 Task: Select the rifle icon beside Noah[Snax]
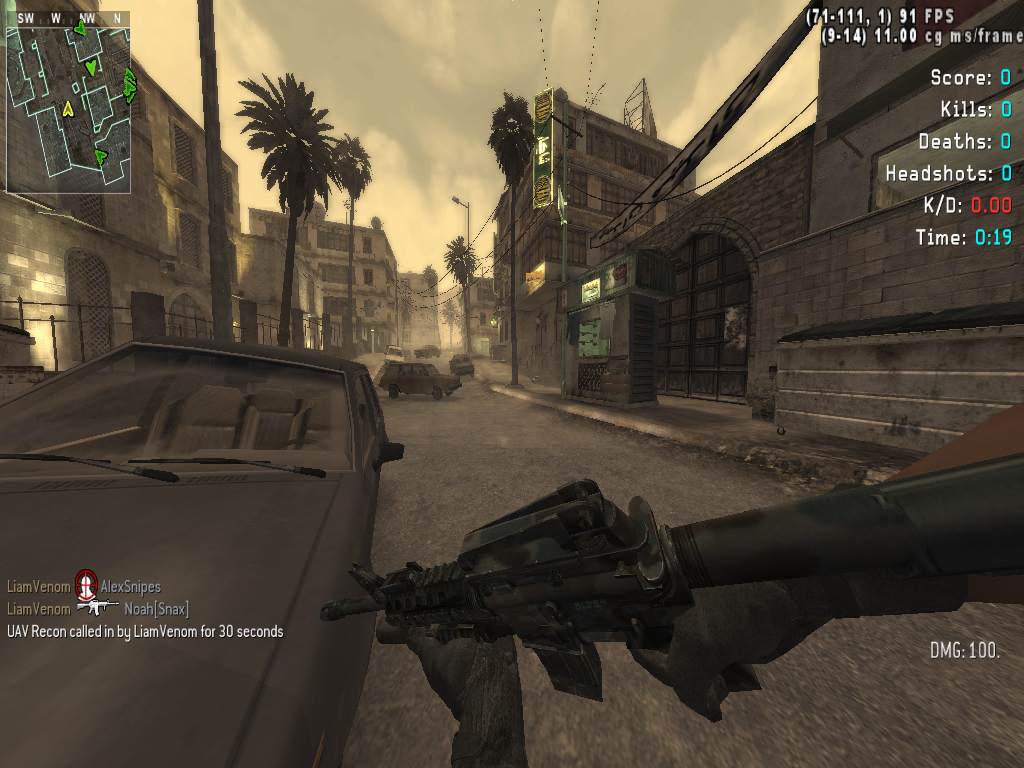pyautogui.click(x=97, y=608)
